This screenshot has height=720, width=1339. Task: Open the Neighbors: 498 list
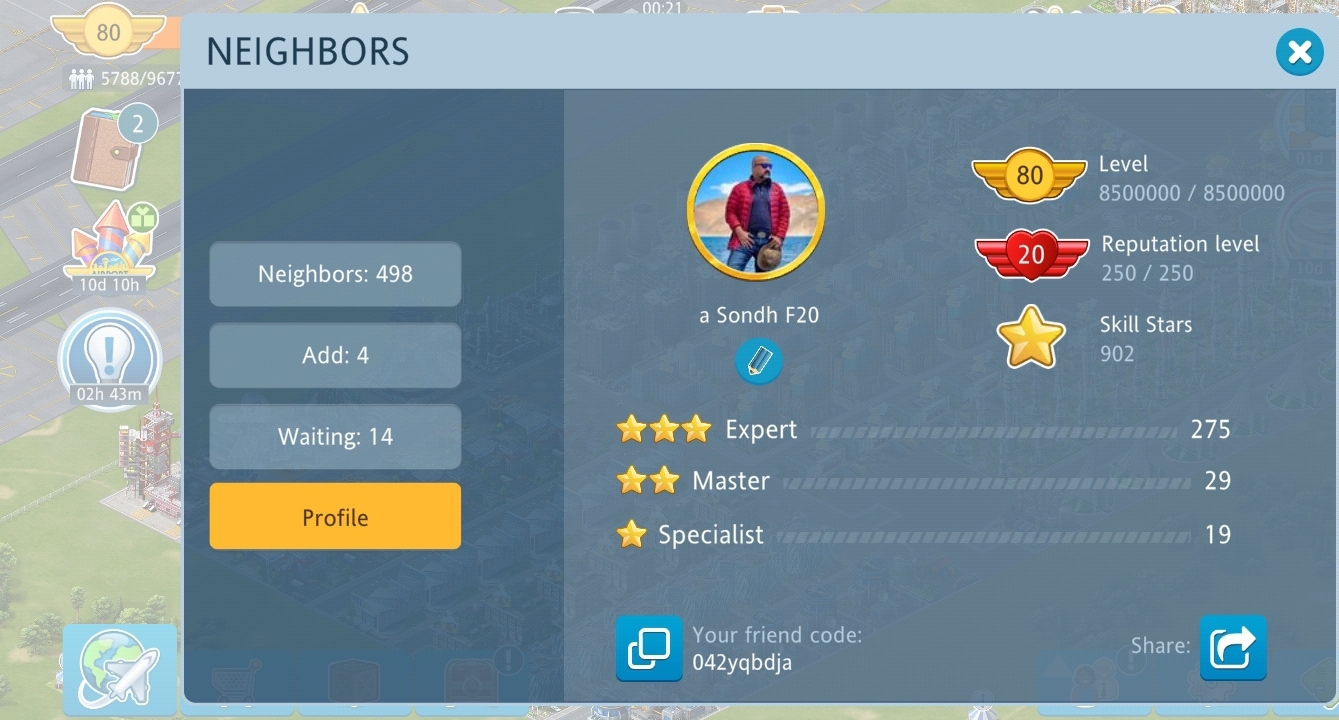point(335,274)
